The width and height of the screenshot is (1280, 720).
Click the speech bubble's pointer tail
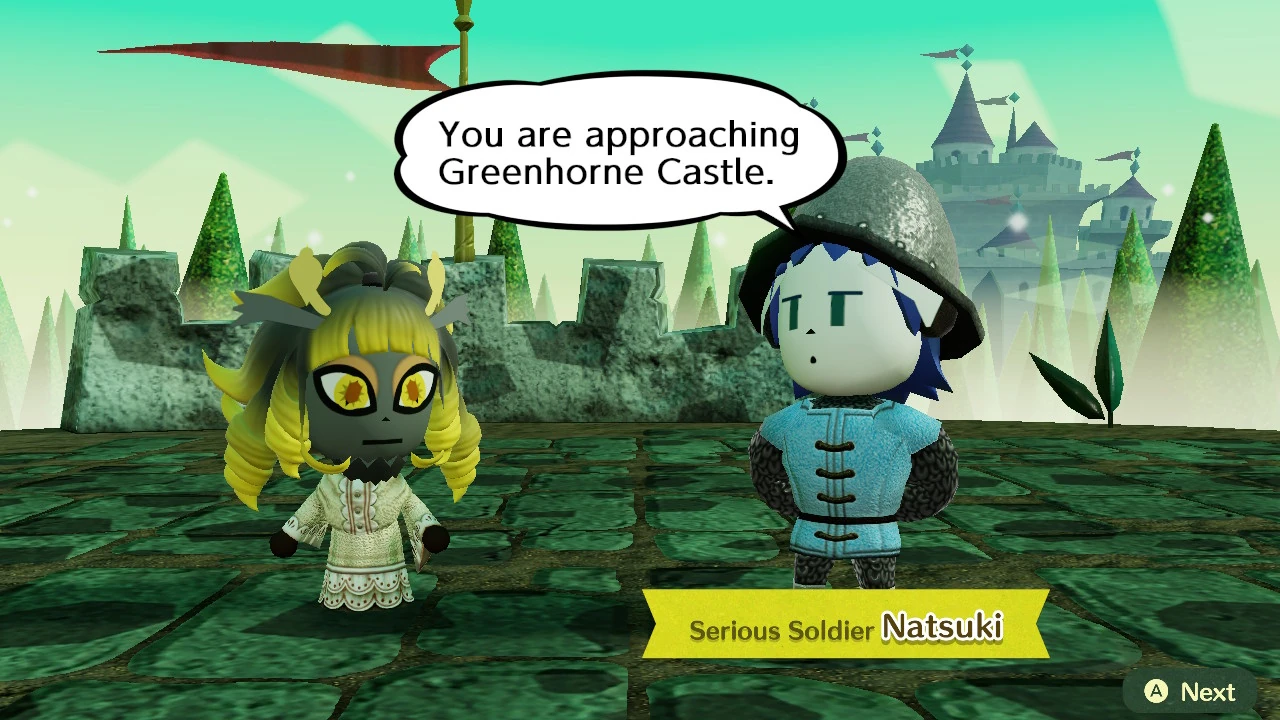[x=785, y=215]
